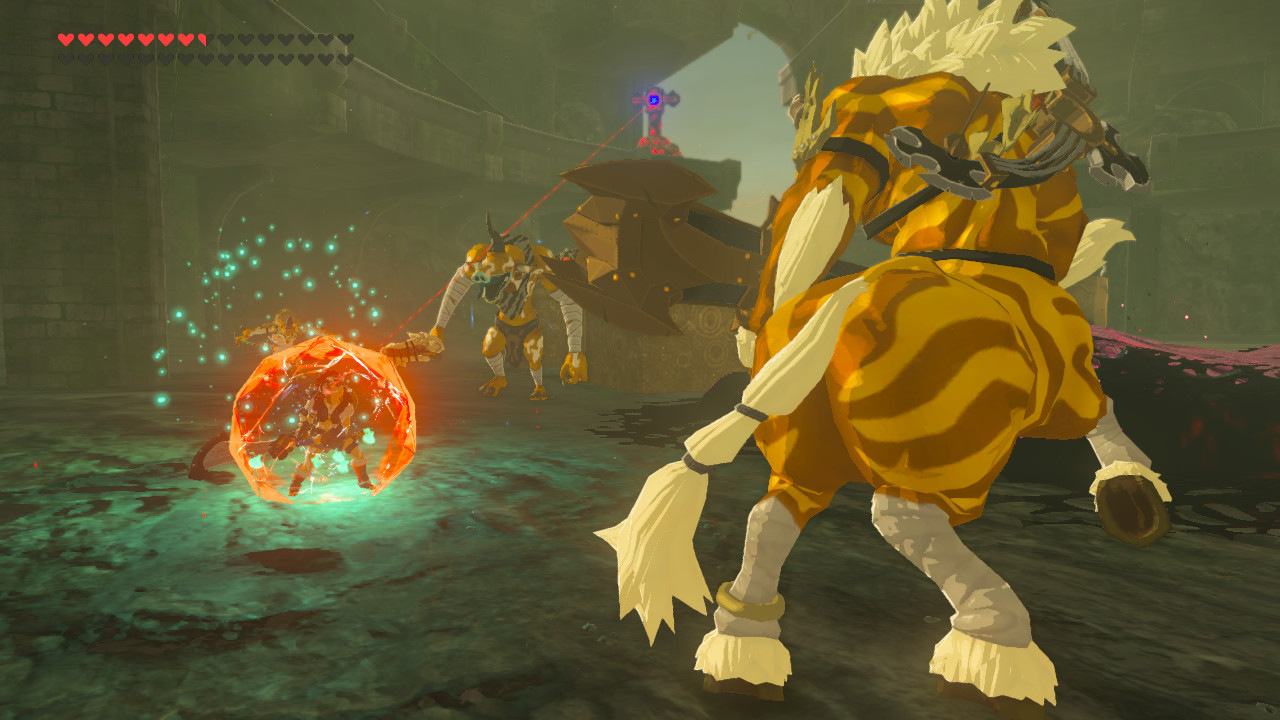1280x720 pixels.
Task: Click the first empty heart container
Action: pos(226,40)
